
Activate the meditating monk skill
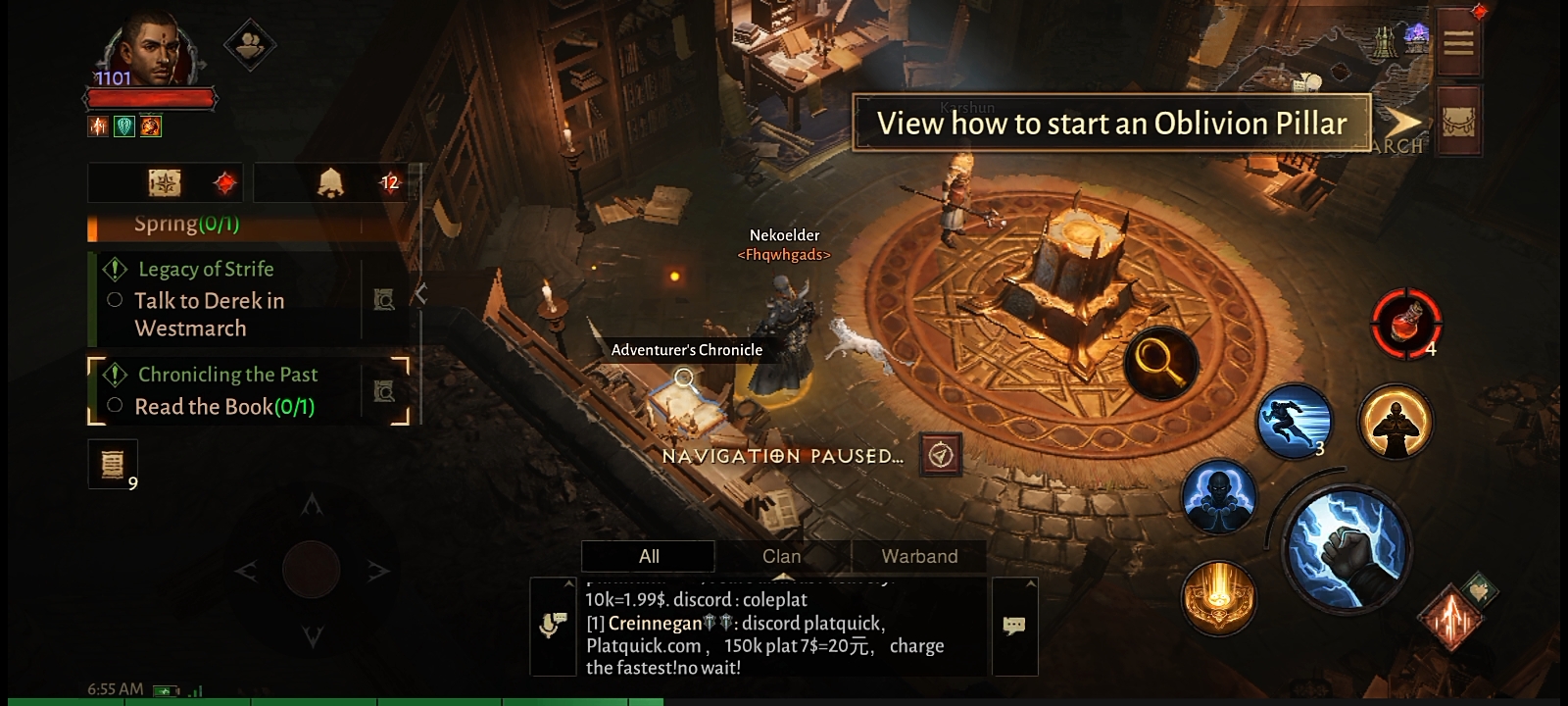coord(1395,422)
